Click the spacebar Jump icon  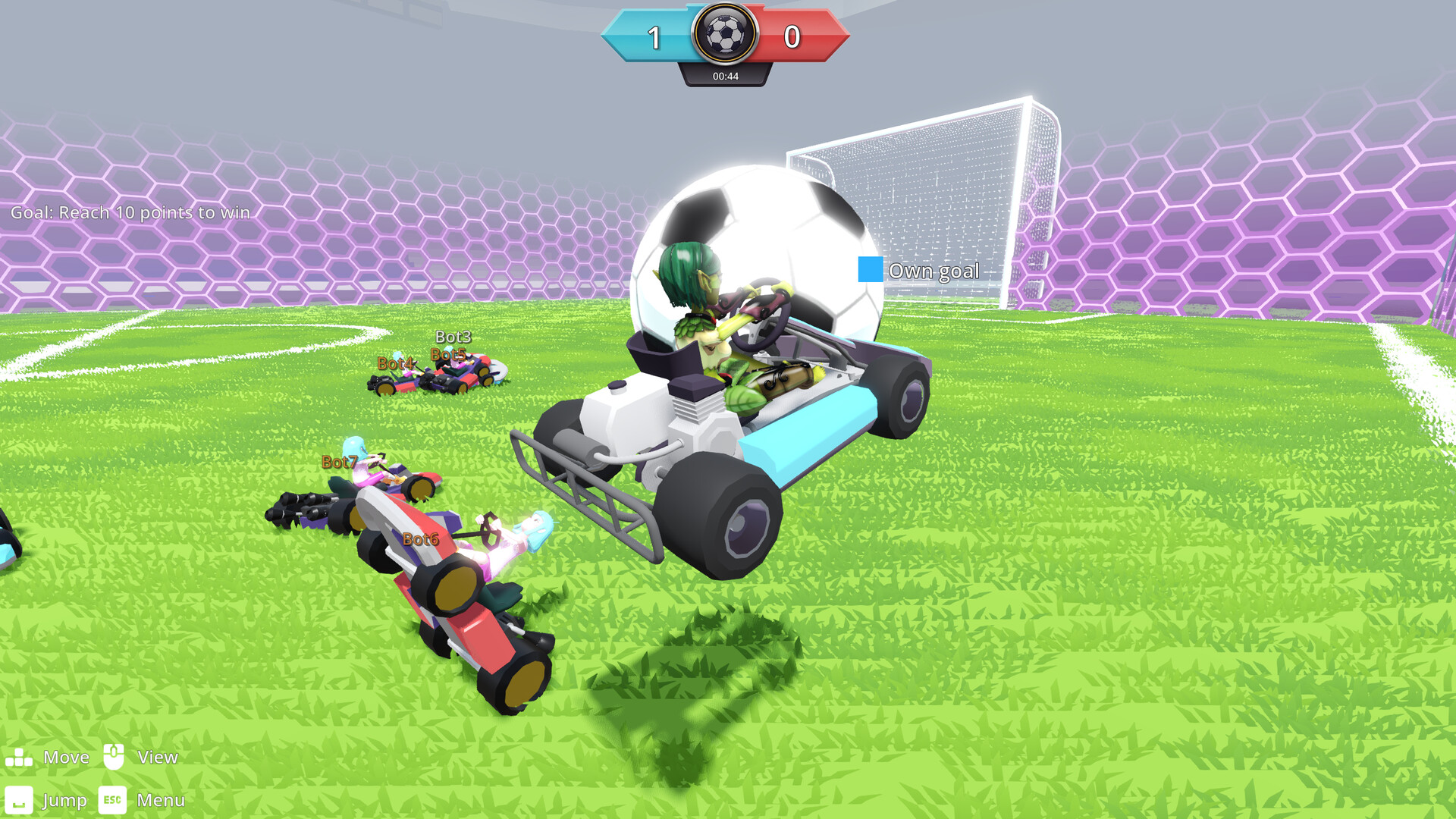[x=20, y=799]
